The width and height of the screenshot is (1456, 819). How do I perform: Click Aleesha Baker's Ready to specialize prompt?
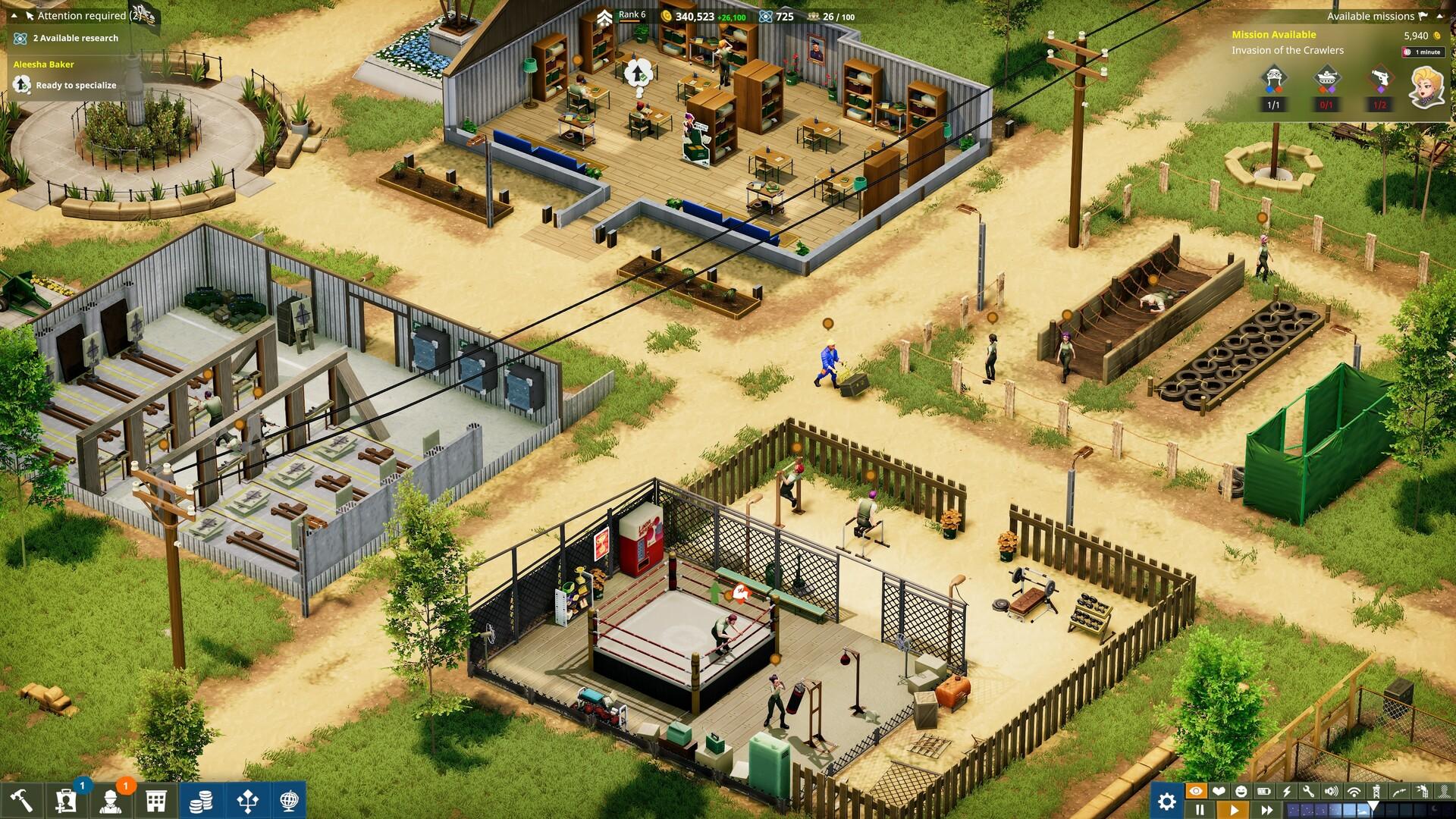[x=68, y=85]
